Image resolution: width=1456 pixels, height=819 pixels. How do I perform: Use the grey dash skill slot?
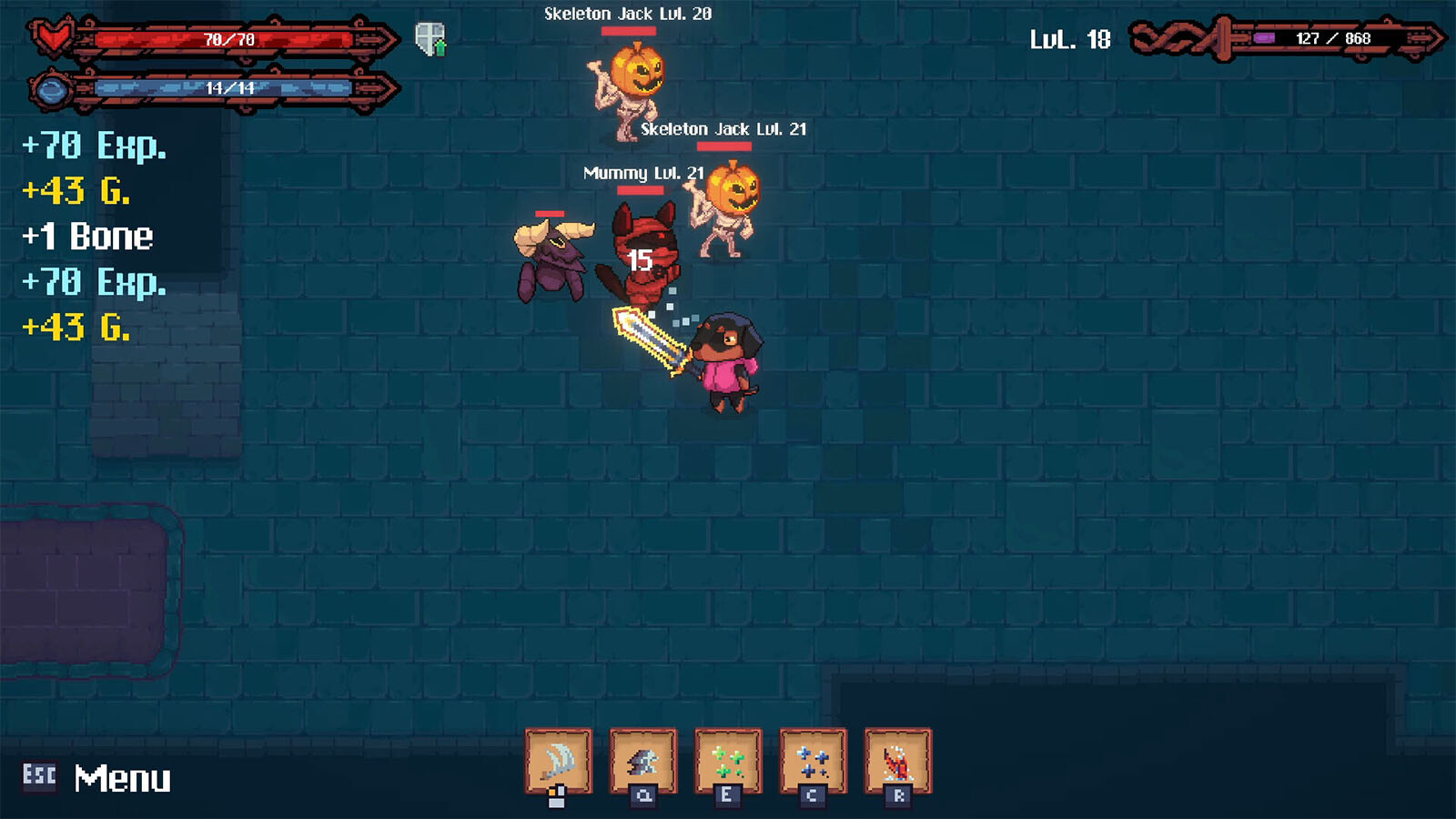click(x=643, y=761)
